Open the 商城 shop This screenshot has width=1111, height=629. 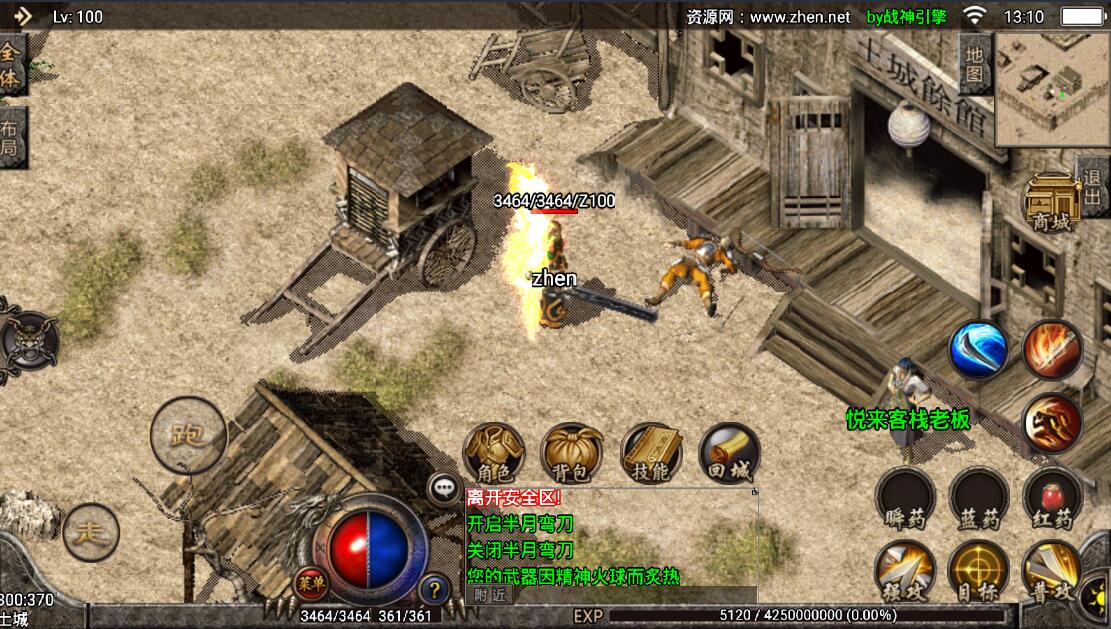(1051, 203)
